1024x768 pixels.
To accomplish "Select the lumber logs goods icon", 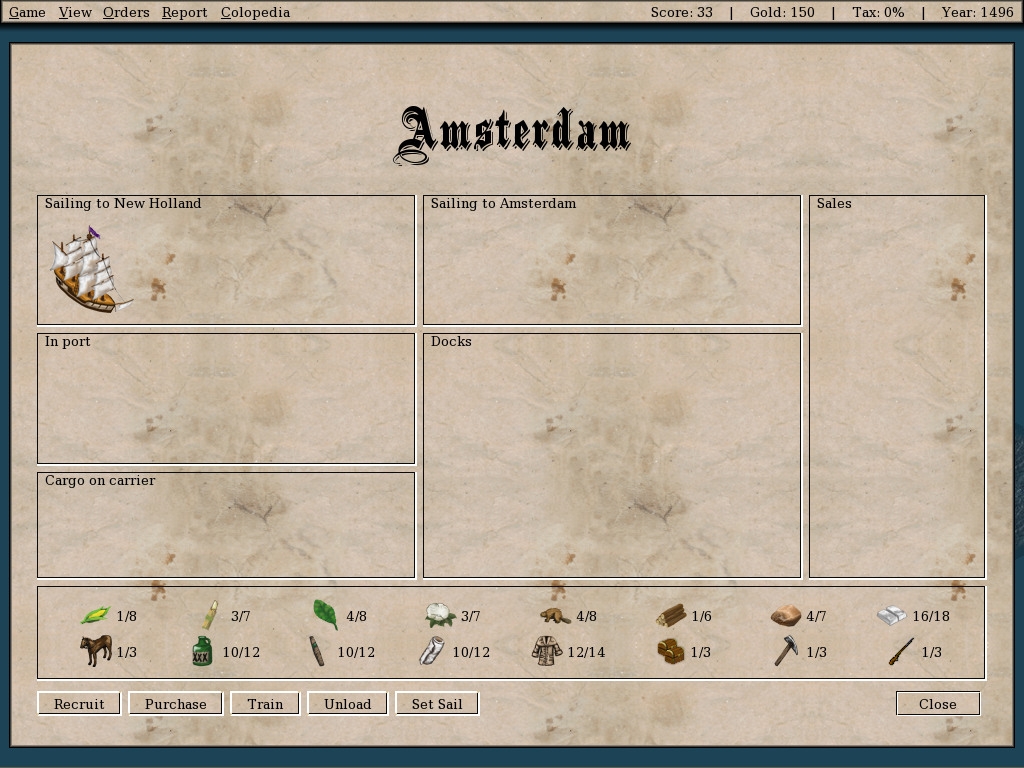I will click(671, 616).
